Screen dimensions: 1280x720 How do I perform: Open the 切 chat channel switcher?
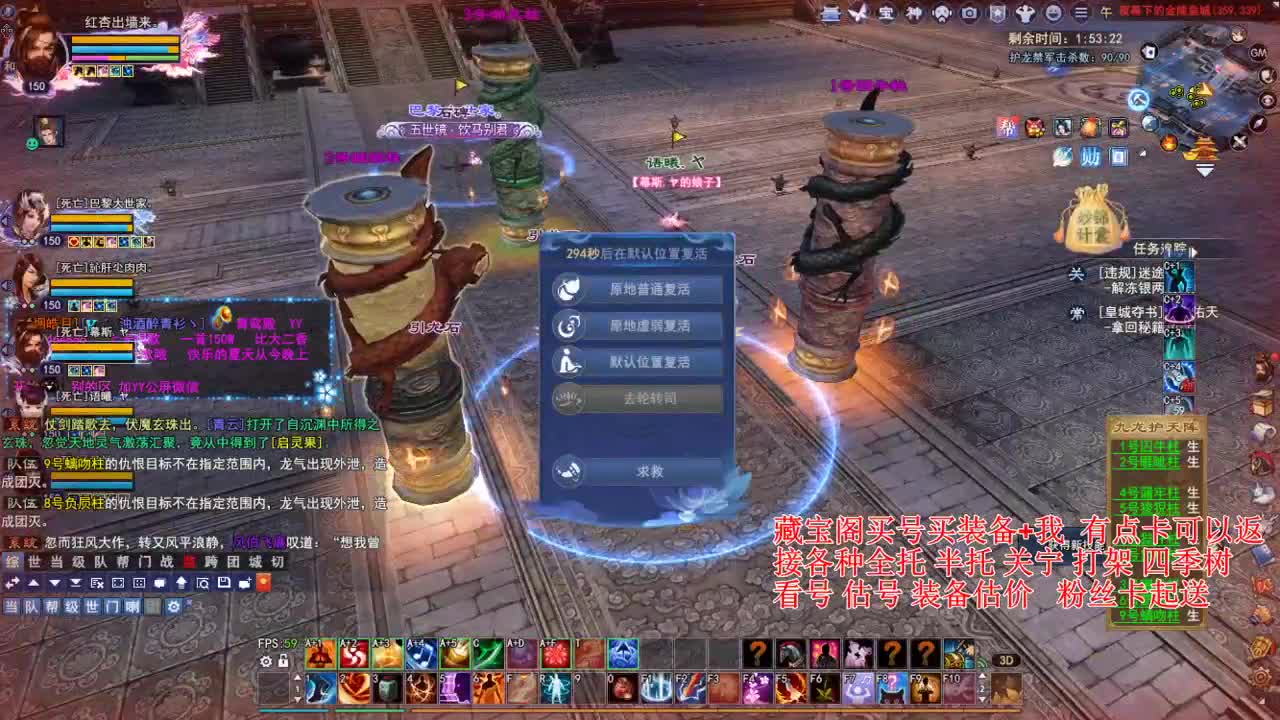pos(278,563)
